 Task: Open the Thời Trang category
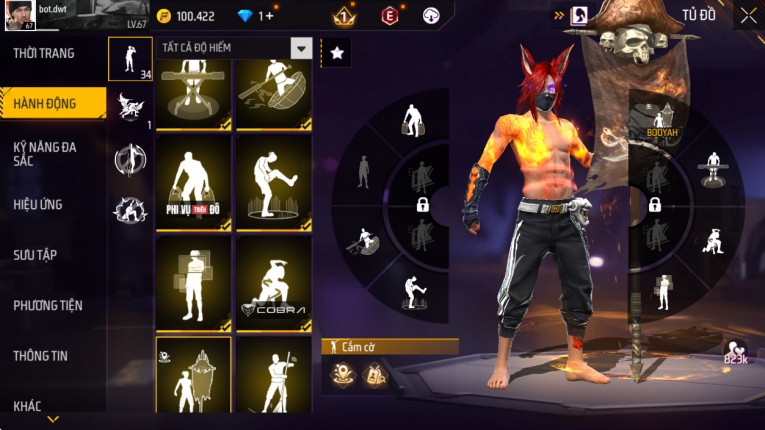pos(45,53)
